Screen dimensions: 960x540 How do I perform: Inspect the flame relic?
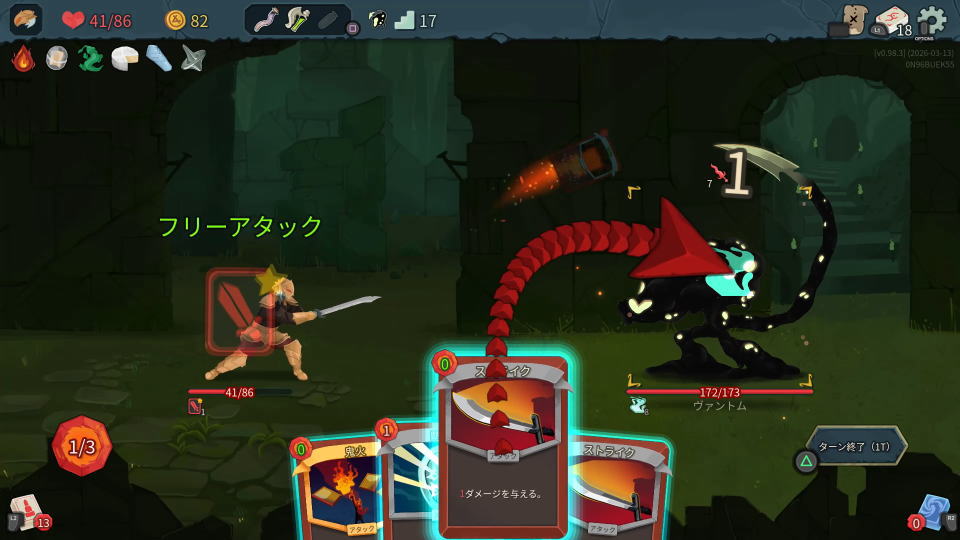23,58
